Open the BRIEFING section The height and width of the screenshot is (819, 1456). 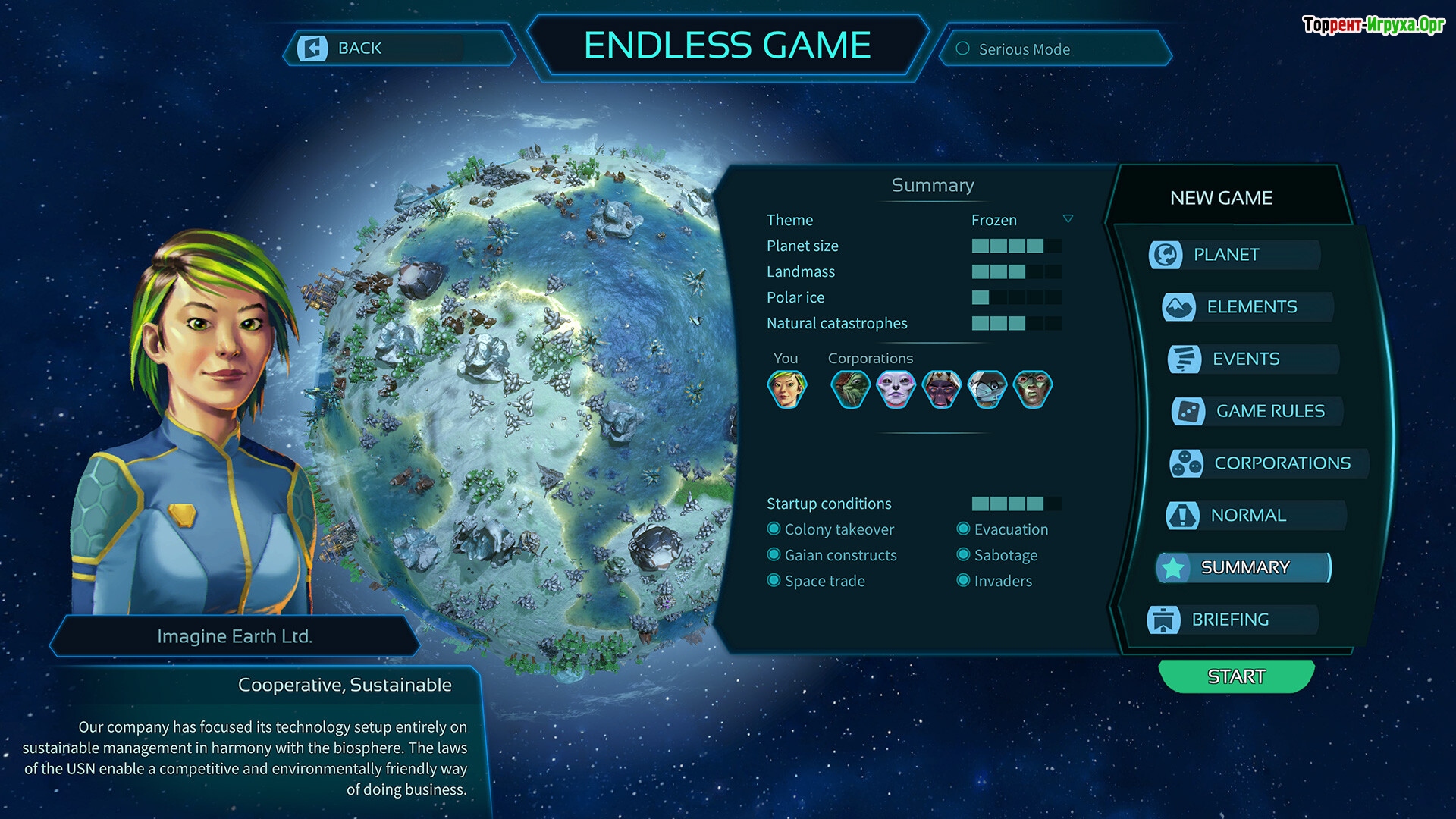pyautogui.click(x=1229, y=620)
